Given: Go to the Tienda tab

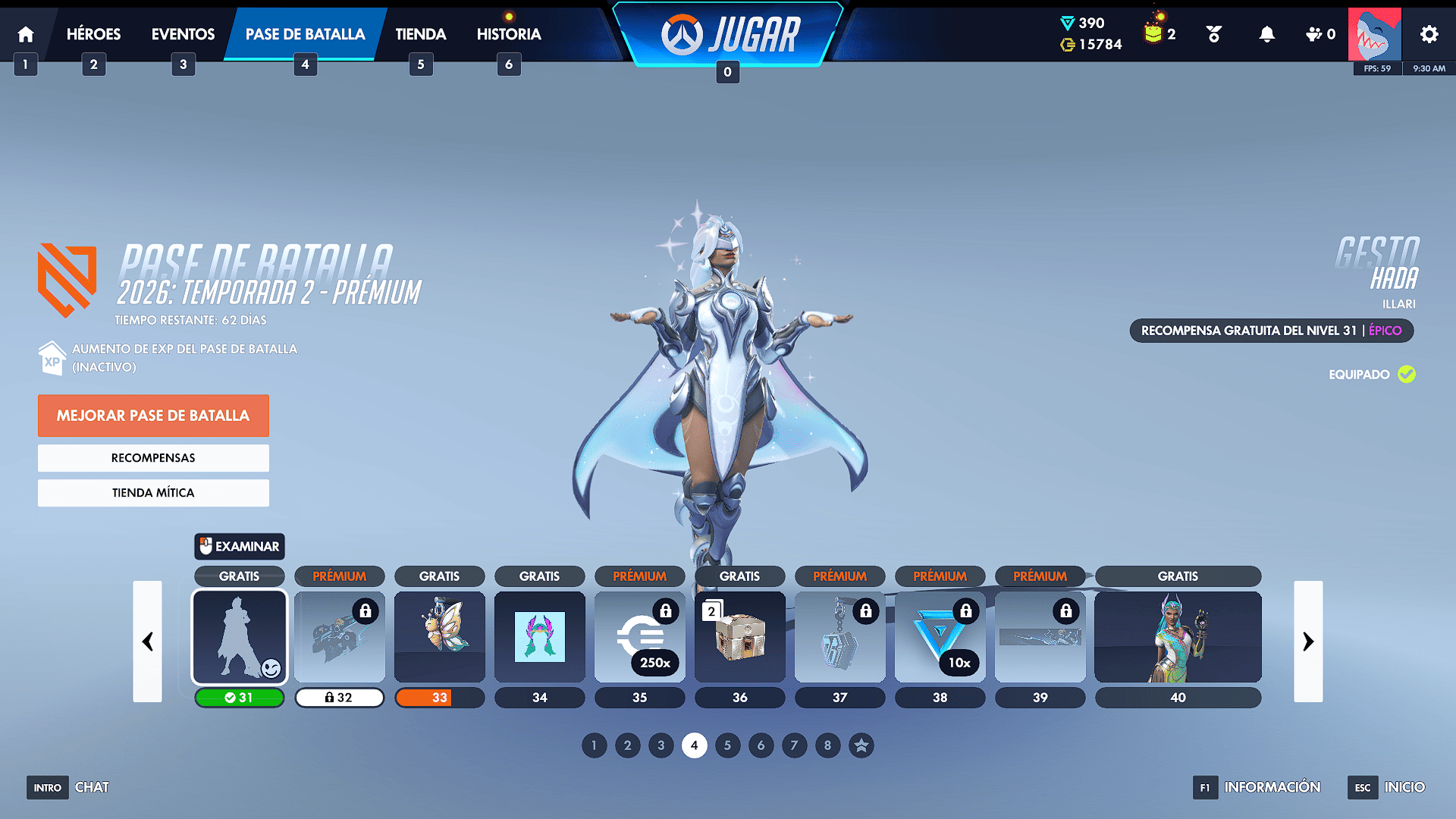Looking at the screenshot, I should (x=420, y=34).
